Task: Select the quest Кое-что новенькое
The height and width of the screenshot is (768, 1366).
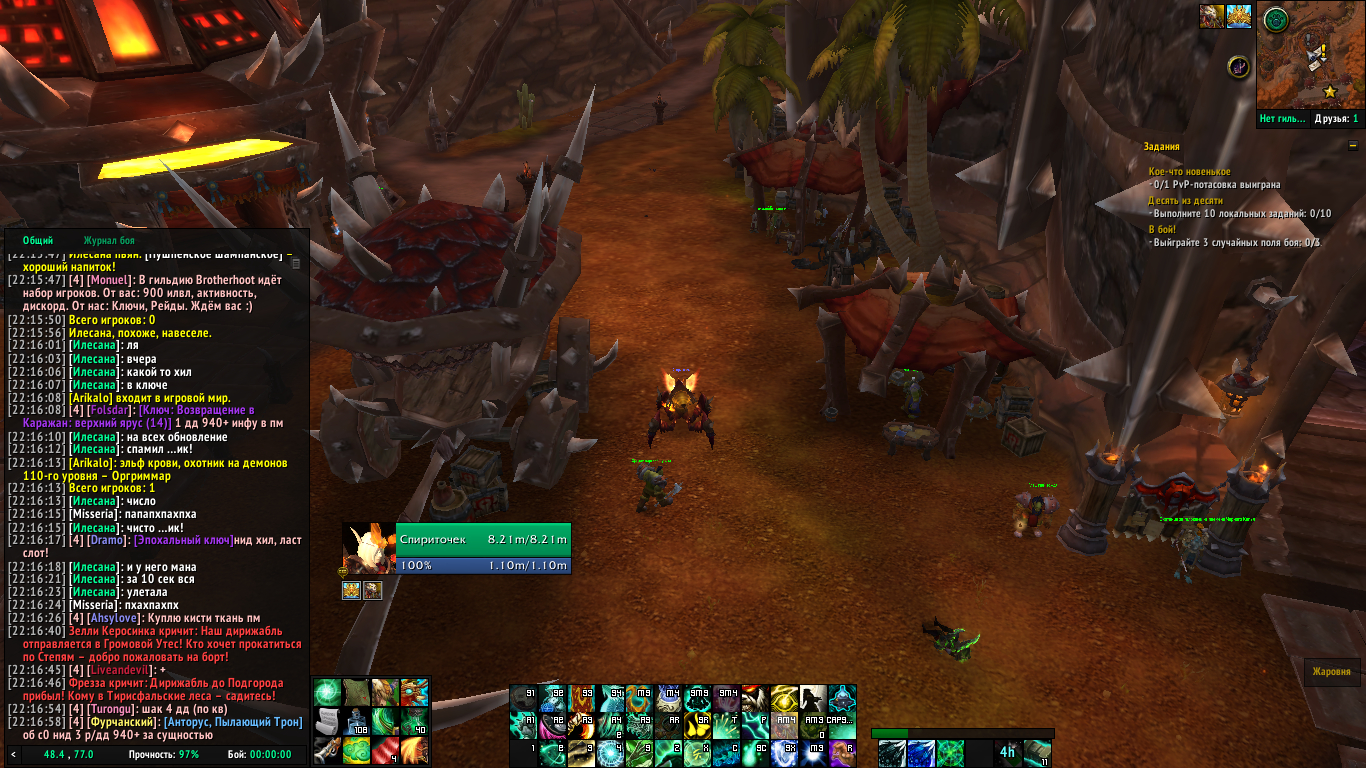Action: [1189, 172]
